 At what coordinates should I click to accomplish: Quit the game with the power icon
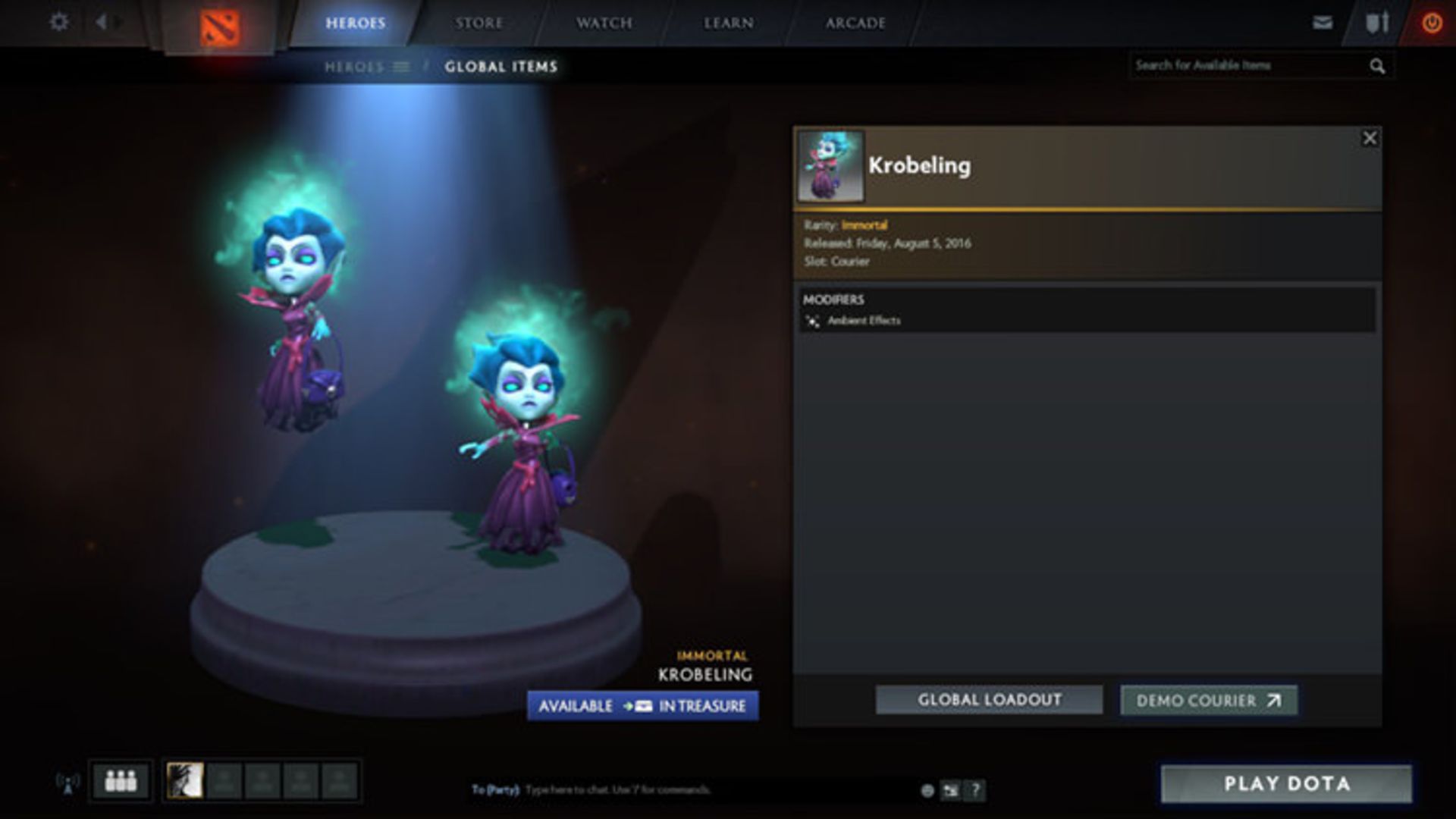[x=1432, y=23]
